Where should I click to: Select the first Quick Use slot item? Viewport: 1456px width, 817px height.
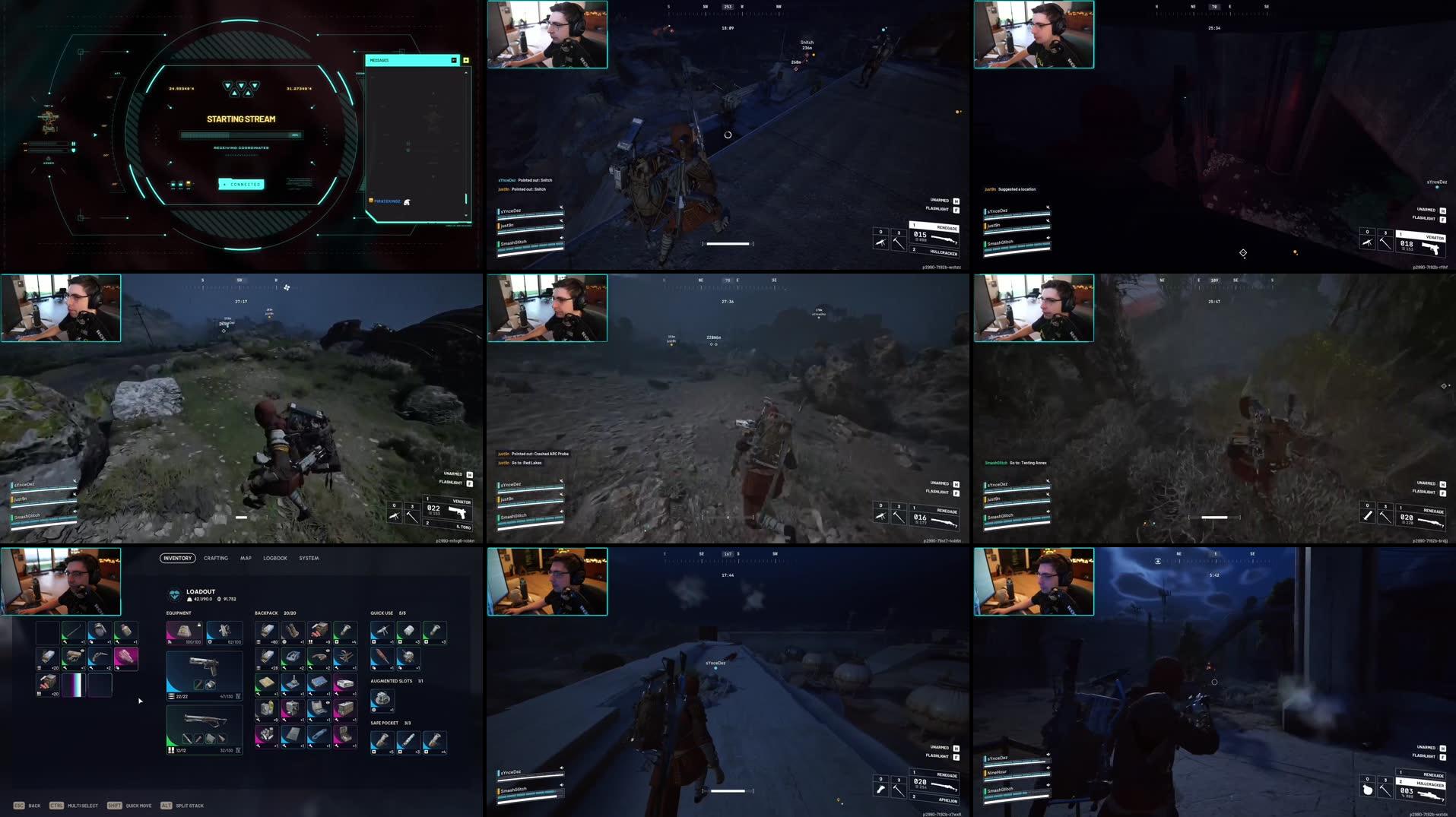pyautogui.click(x=382, y=632)
